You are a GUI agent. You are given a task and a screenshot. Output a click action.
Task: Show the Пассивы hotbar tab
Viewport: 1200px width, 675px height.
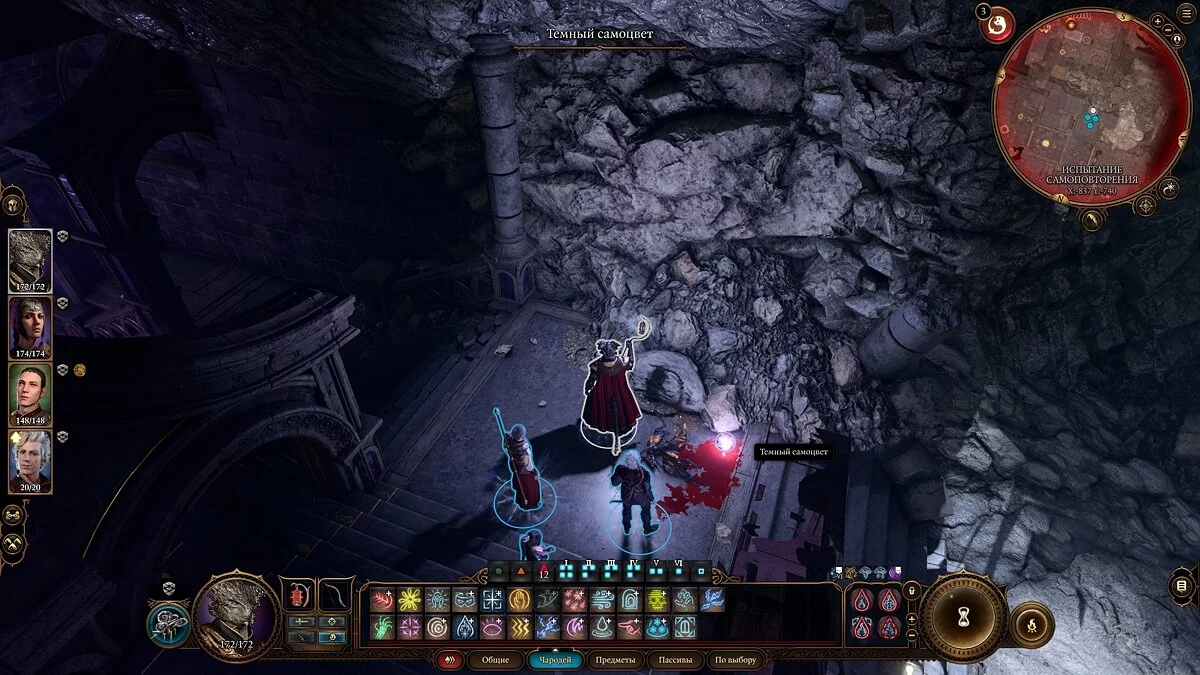[x=675, y=660]
